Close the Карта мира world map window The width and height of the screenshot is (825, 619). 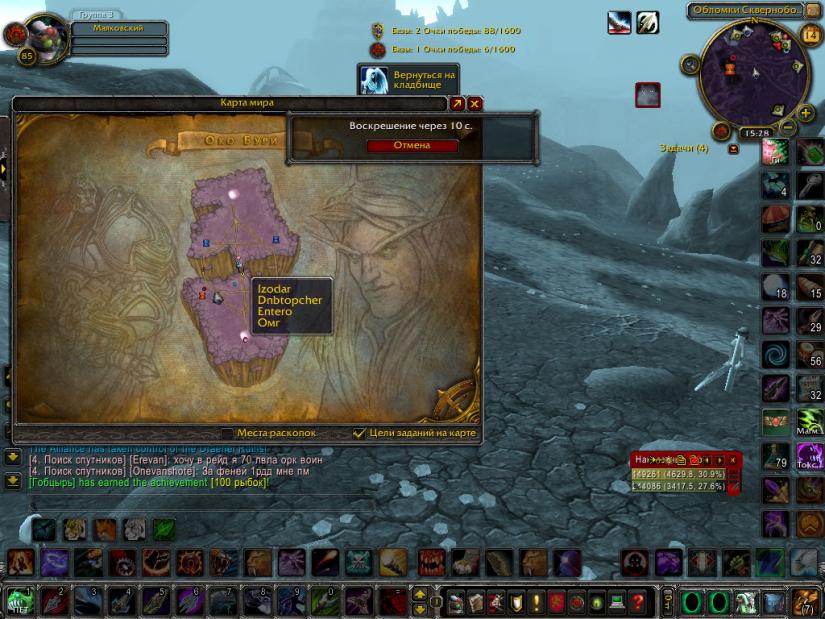[x=475, y=103]
